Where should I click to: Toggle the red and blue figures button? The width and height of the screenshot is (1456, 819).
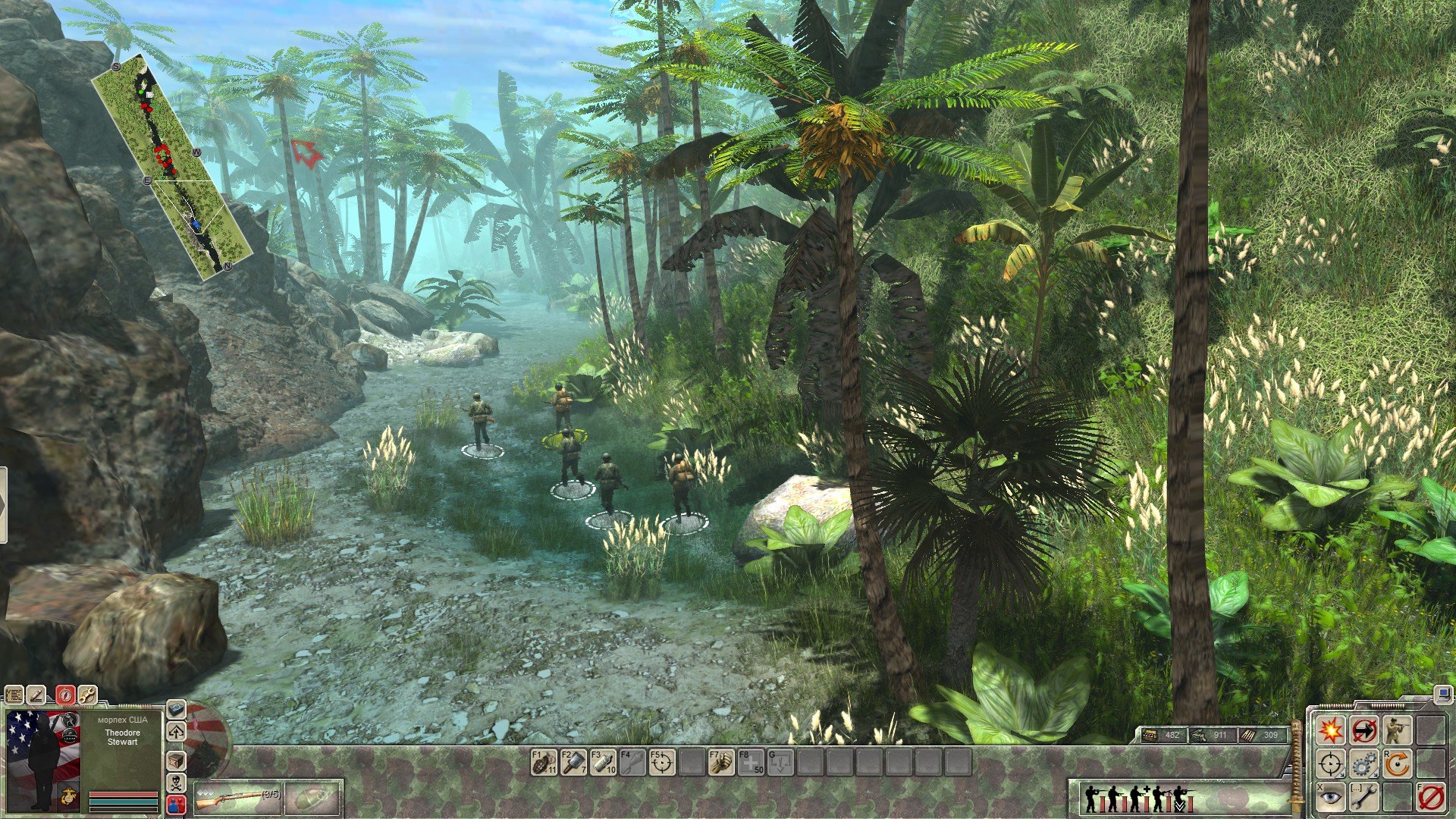[176, 803]
